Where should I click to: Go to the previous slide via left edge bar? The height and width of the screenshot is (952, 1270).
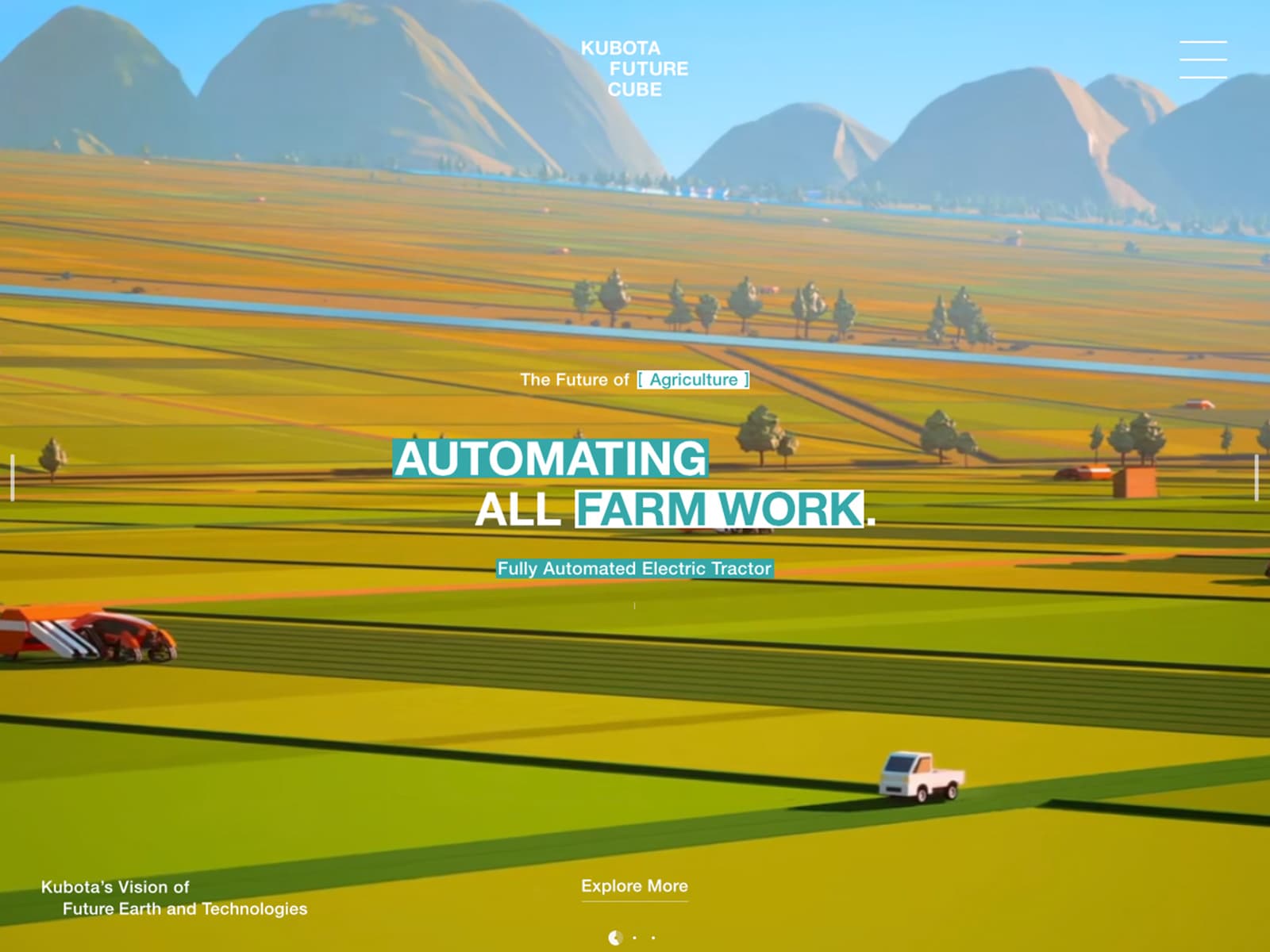[x=13, y=478]
